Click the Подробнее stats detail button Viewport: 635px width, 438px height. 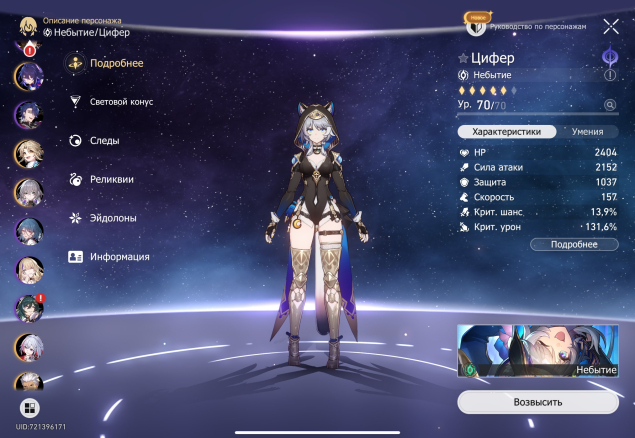[x=574, y=244]
